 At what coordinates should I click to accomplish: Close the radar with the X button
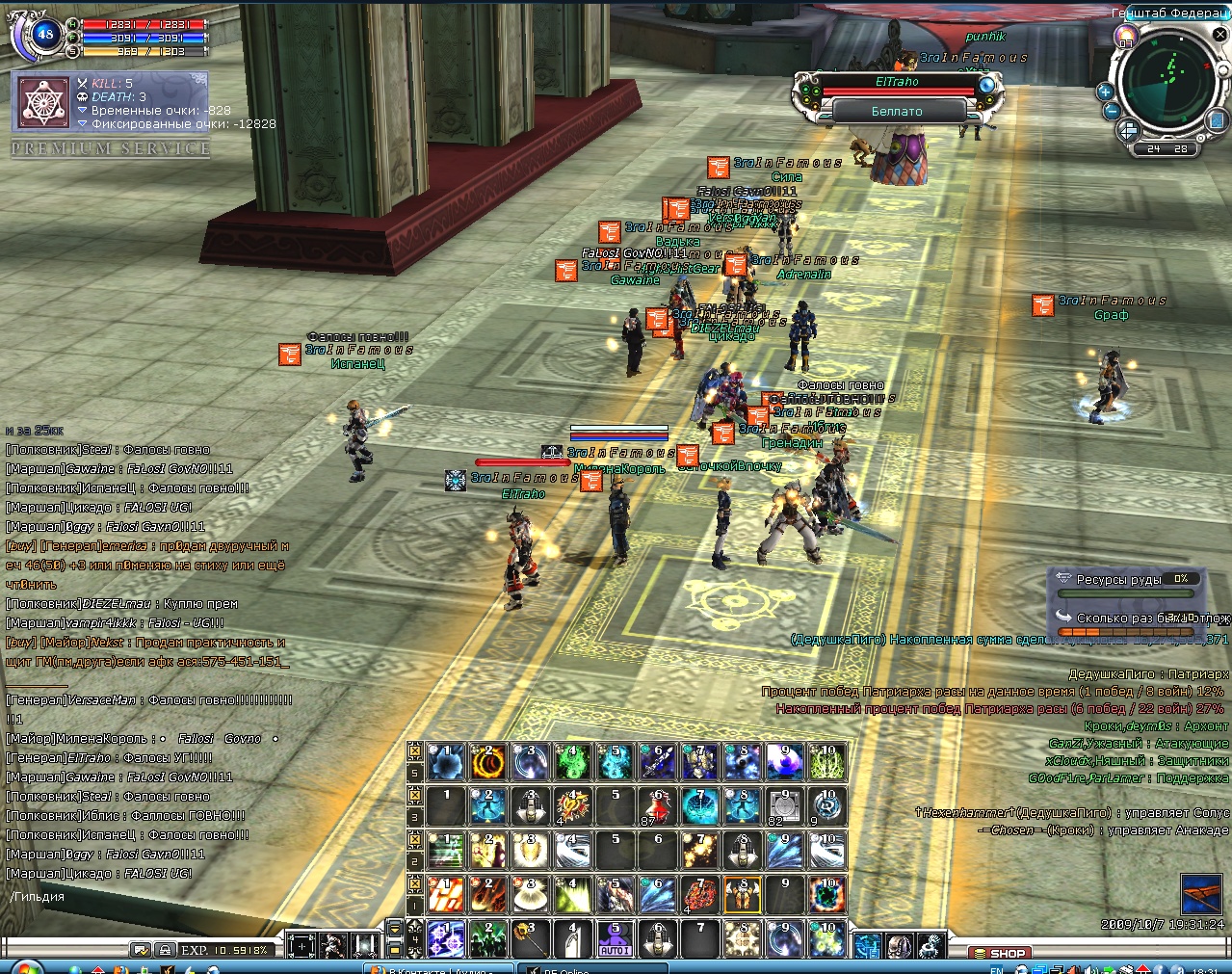(1219, 36)
